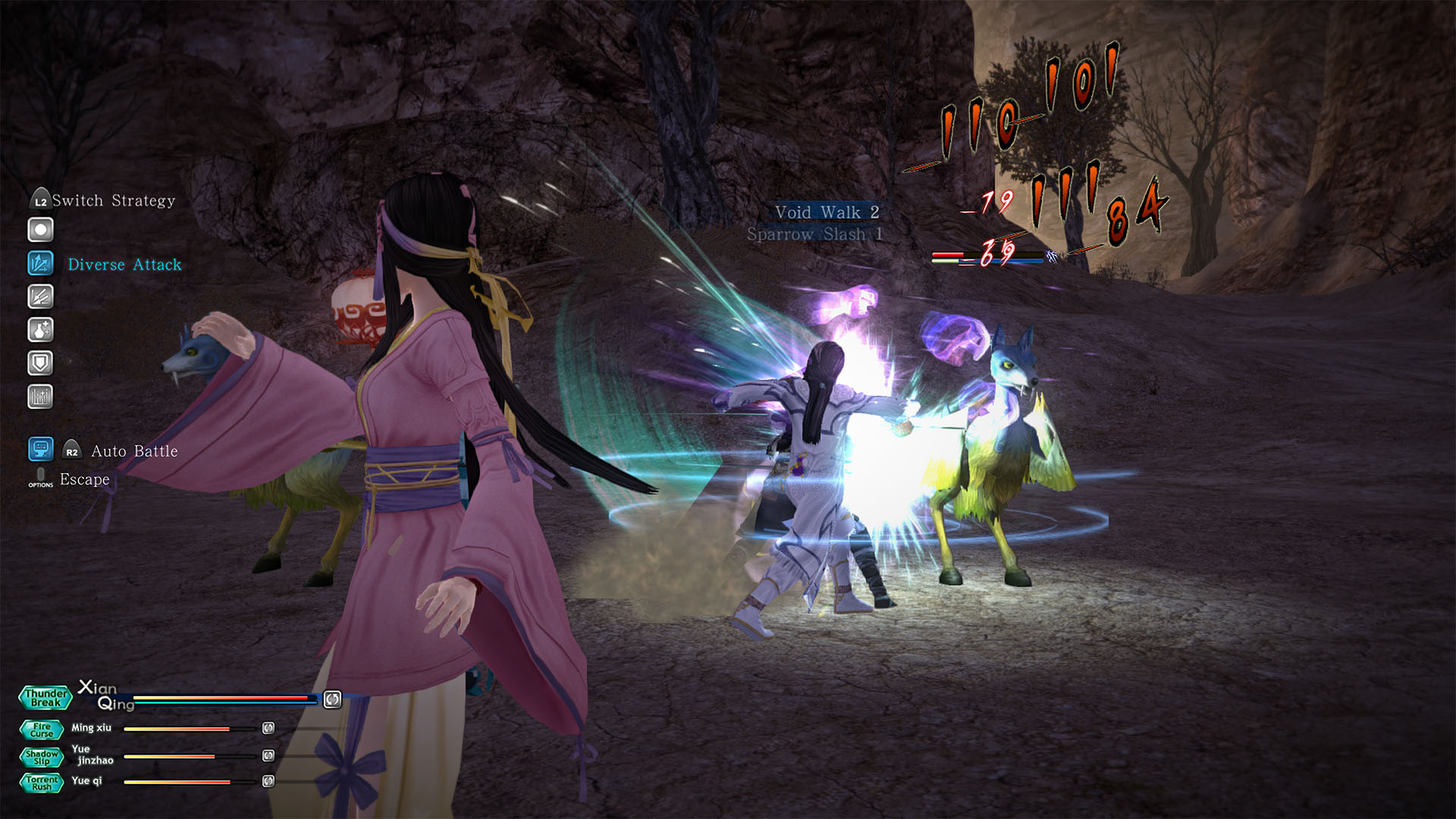Choose the Diverse Attack strategy icon

[40, 263]
